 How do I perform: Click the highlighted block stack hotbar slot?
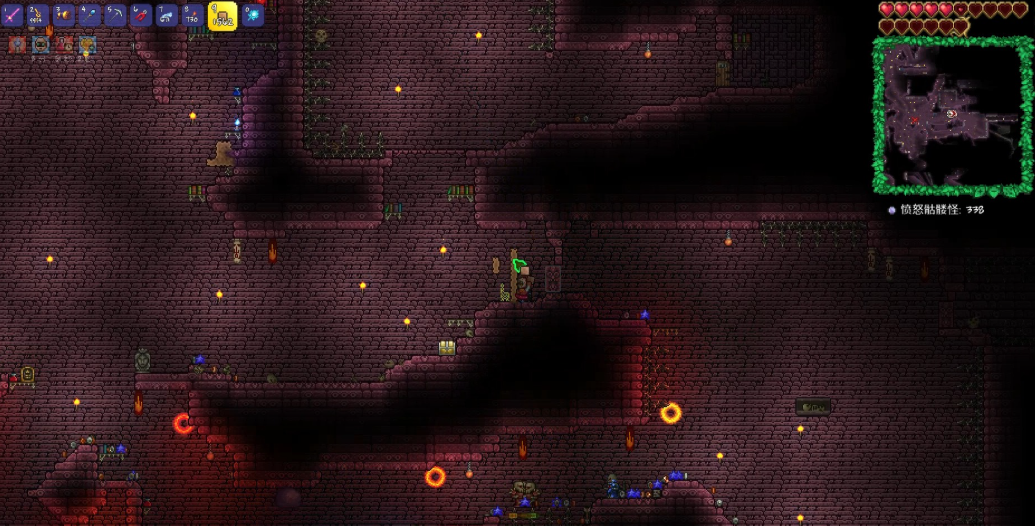(x=222, y=15)
